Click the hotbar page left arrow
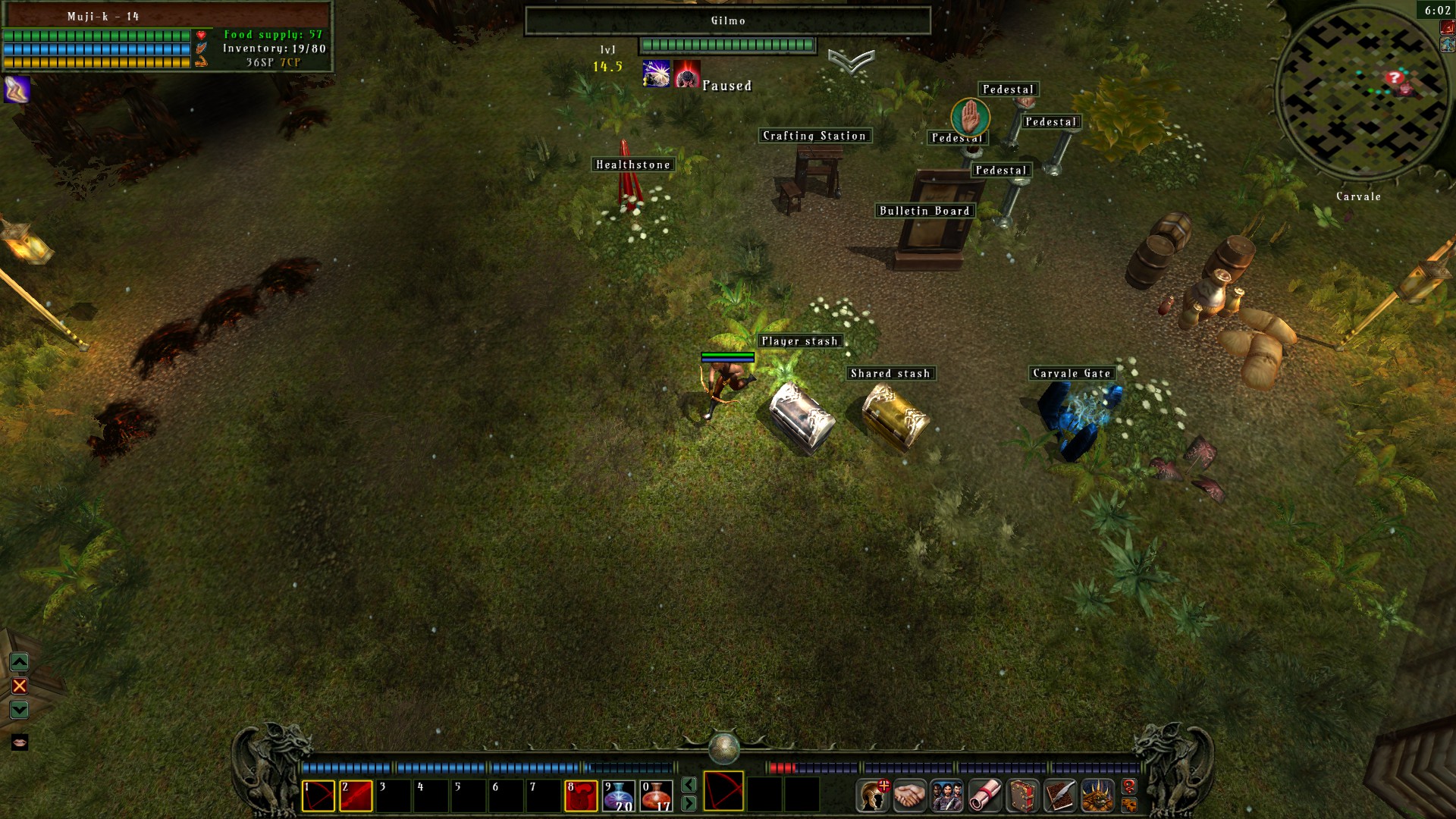Screen dimensions: 1456x819 point(689,784)
